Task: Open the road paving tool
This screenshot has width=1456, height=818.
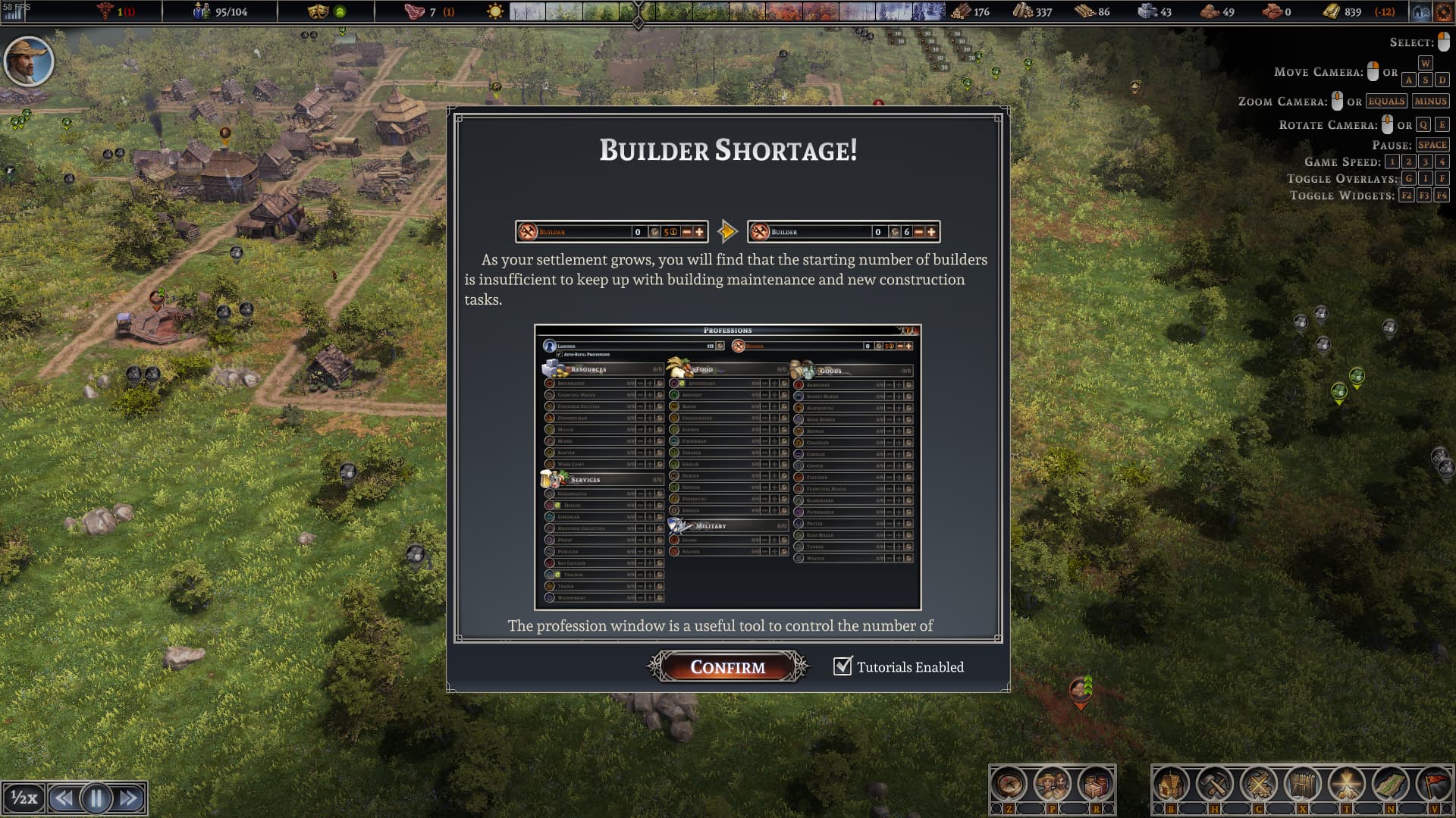Action: [1390, 785]
